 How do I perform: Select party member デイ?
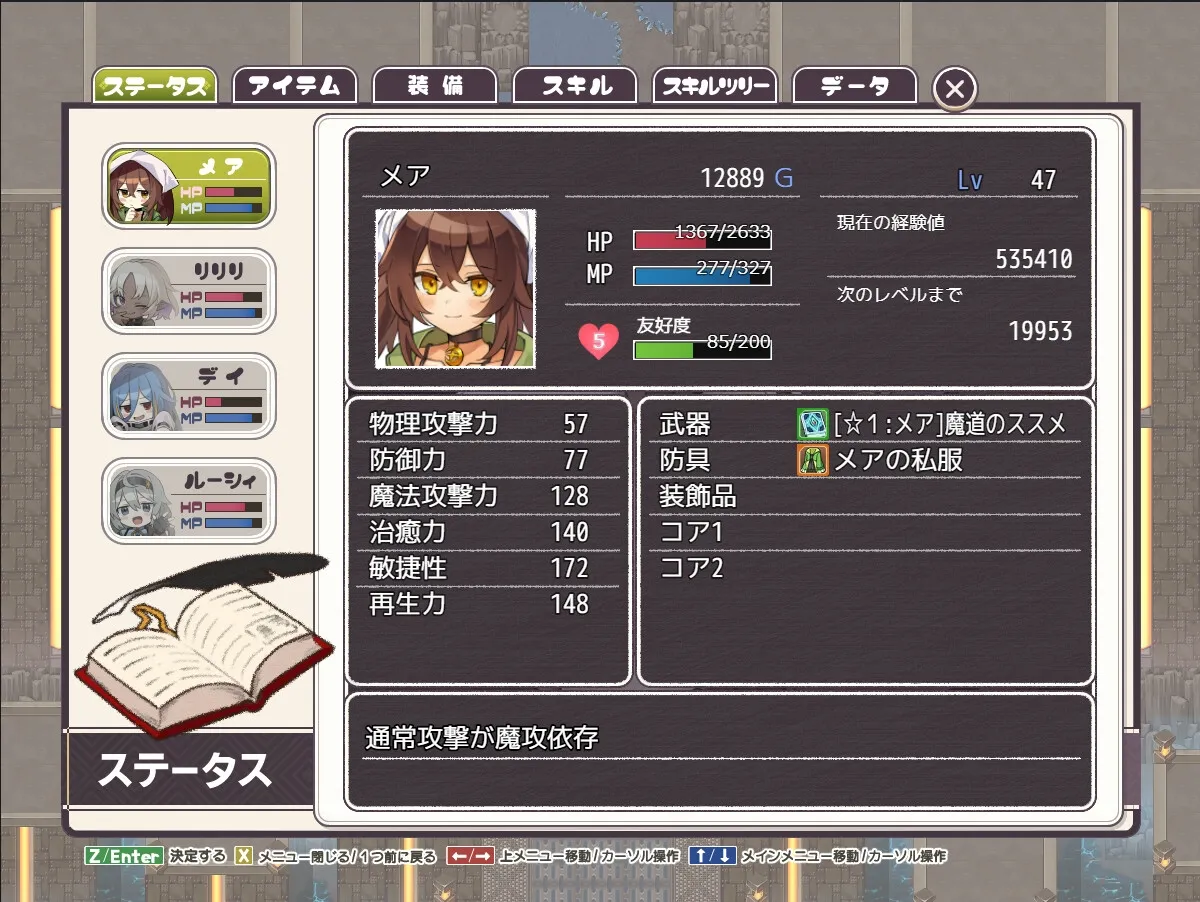click(189, 396)
